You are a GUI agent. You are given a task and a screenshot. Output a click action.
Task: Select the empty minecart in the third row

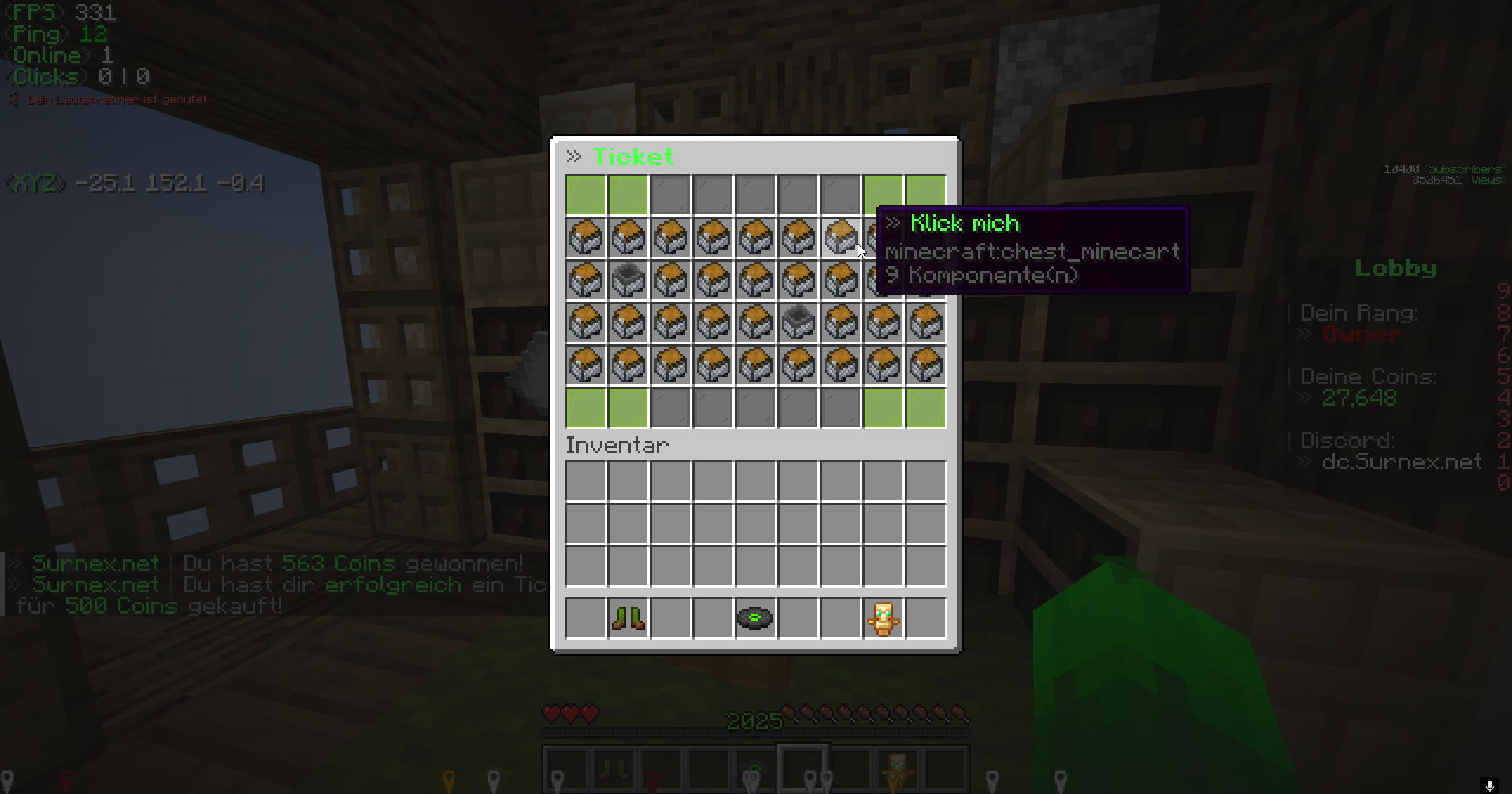point(628,280)
